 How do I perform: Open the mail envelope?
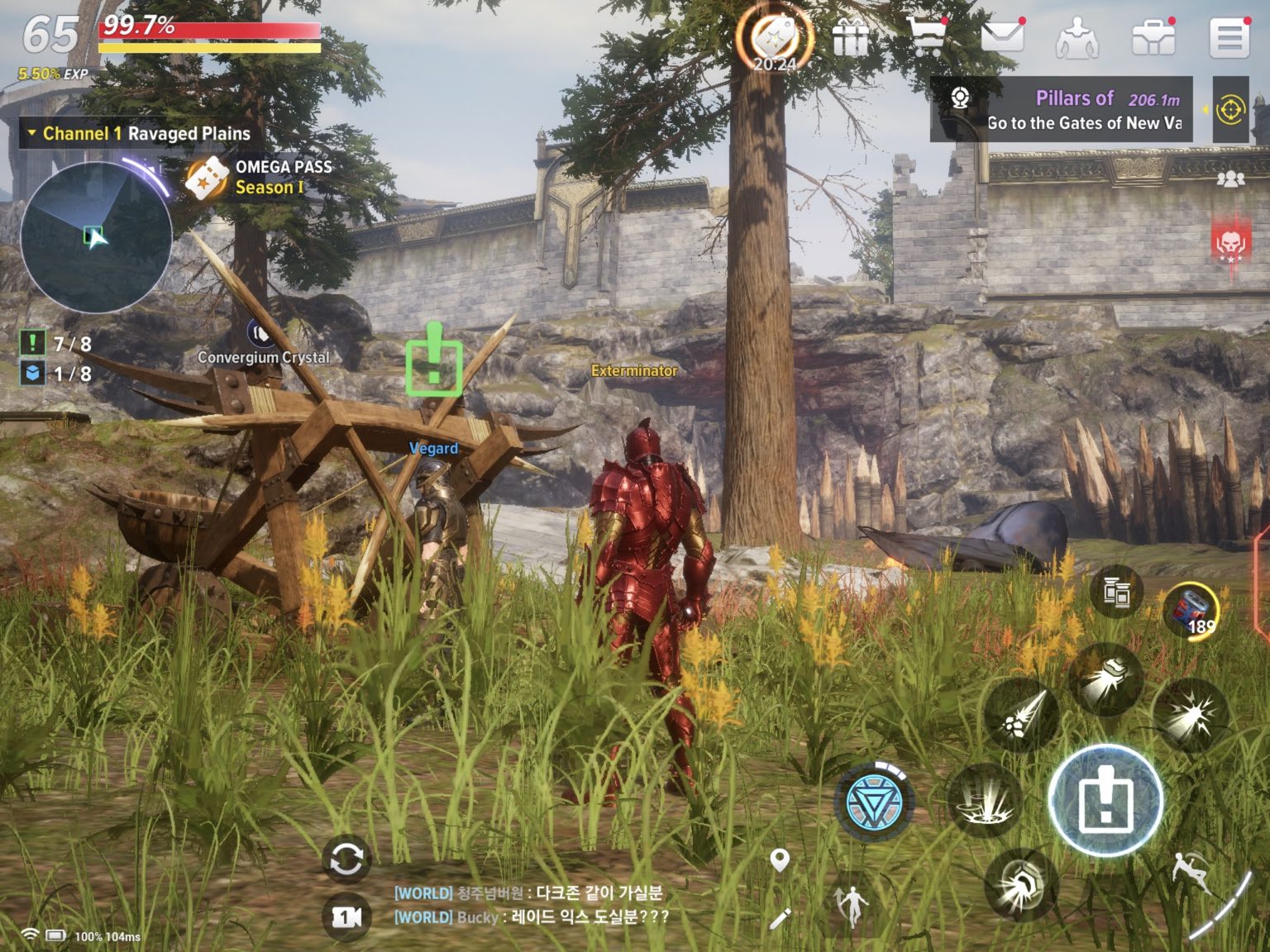click(x=1002, y=37)
